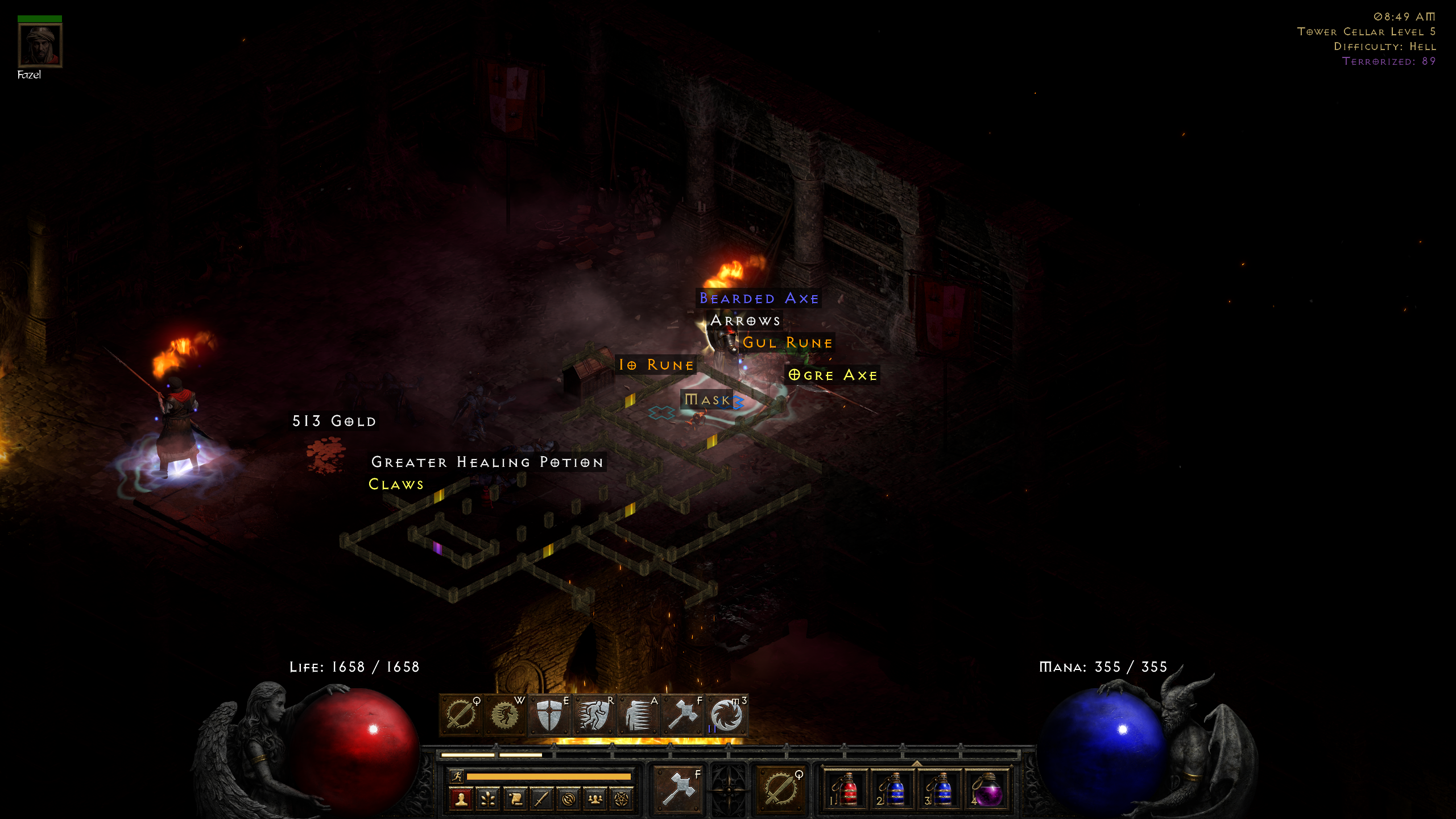This screenshot has height=819, width=1456.
Task: Toggle run/walk via running man icon
Action: [458, 776]
